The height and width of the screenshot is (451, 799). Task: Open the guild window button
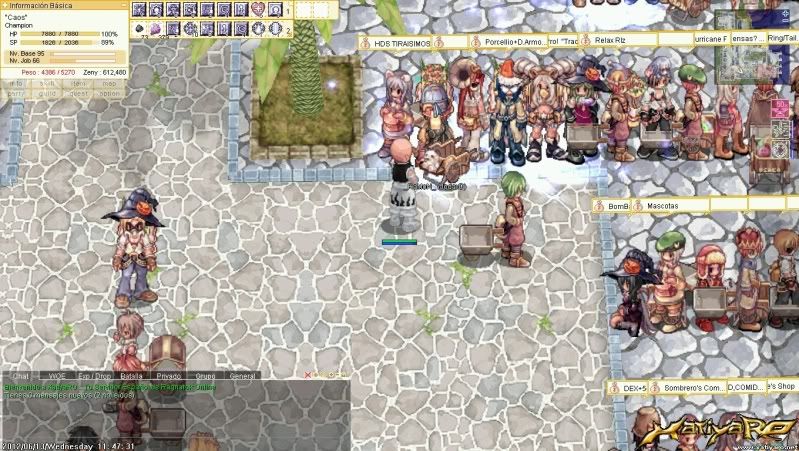click(47, 93)
